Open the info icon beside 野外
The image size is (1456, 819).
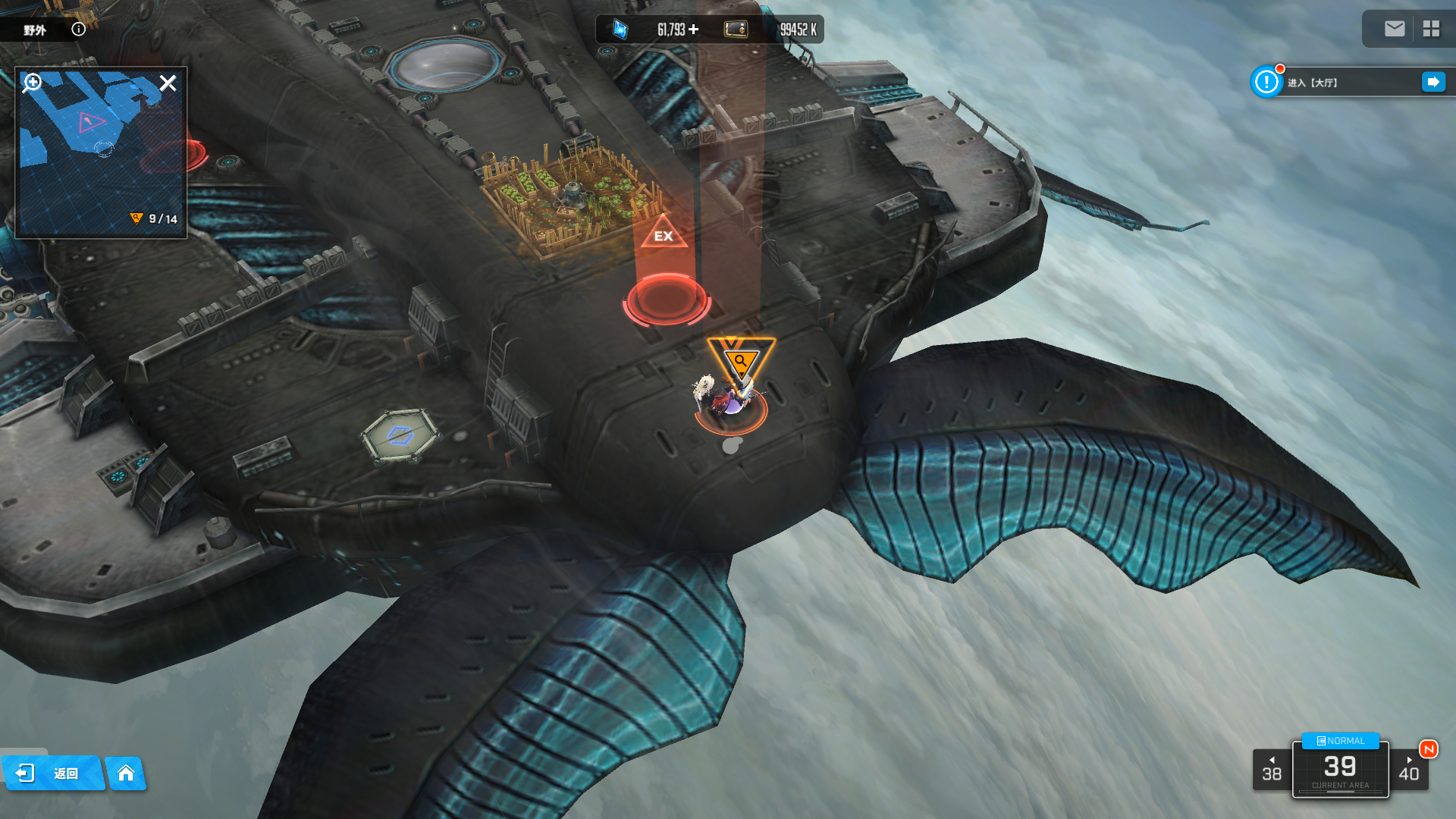pos(79,30)
